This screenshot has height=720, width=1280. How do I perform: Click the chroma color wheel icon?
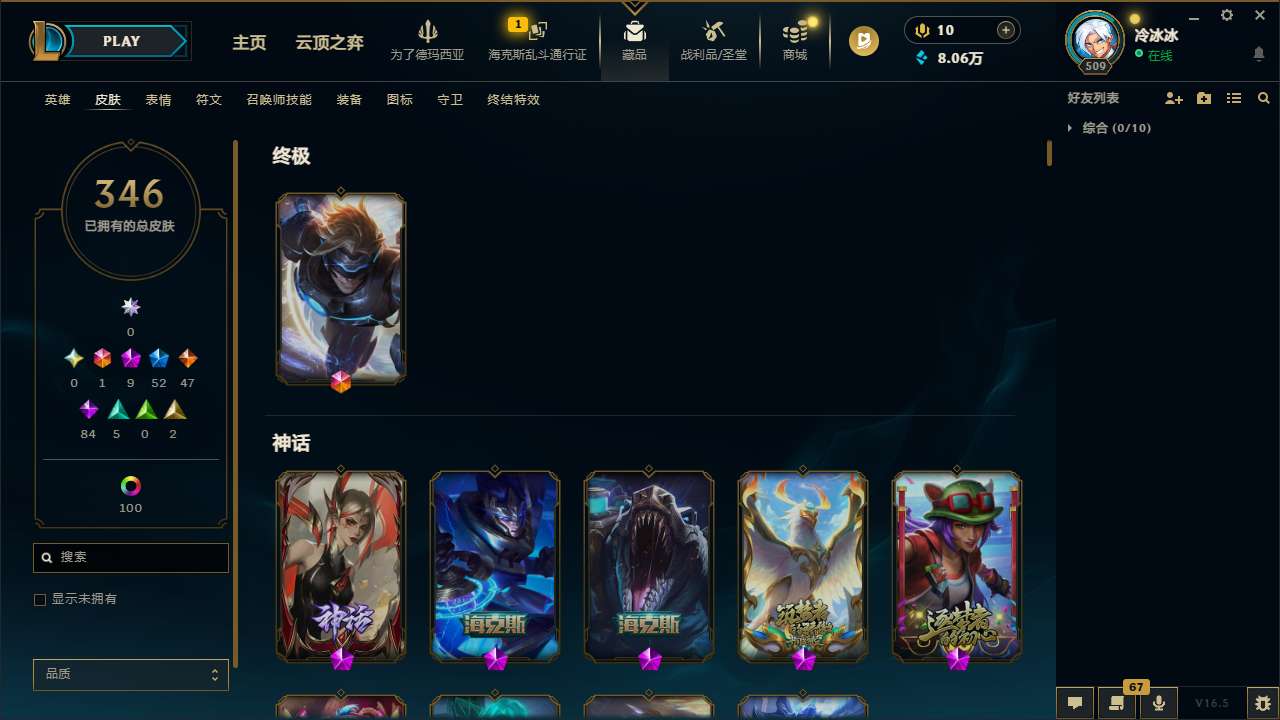(130, 486)
